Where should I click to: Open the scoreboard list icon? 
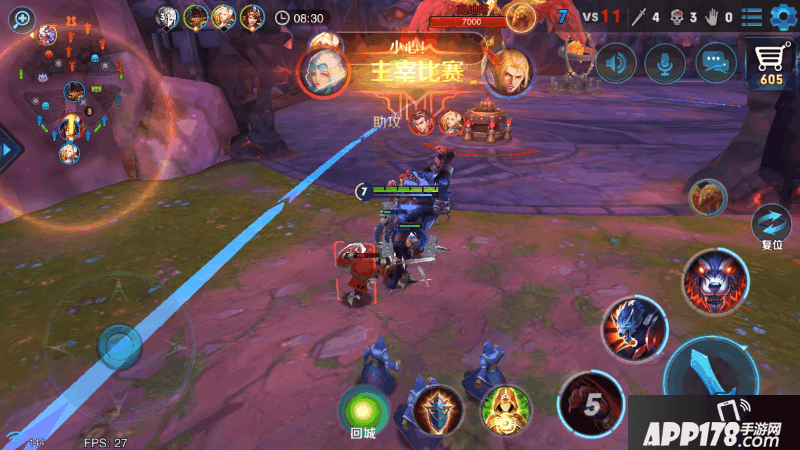(x=751, y=17)
